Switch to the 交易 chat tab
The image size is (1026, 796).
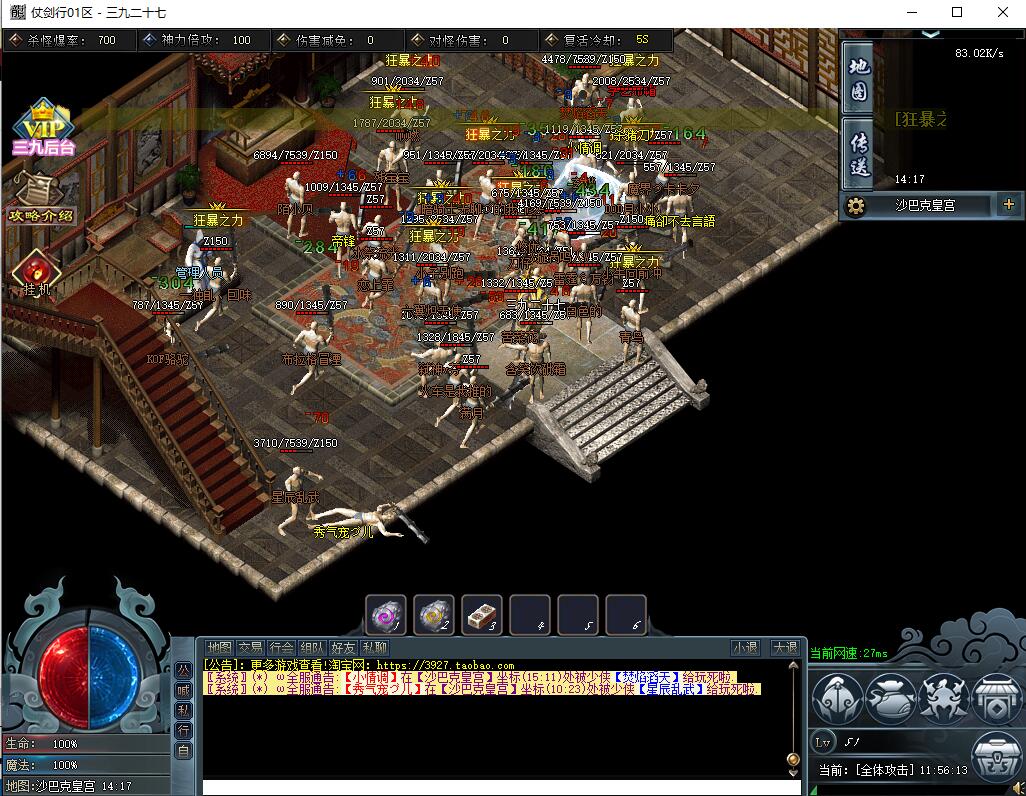(251, 648)
